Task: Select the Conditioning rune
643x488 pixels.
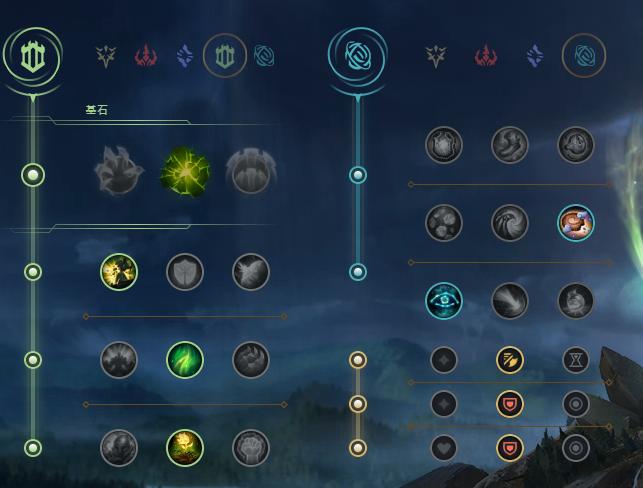Action: [x=119, y=360]
